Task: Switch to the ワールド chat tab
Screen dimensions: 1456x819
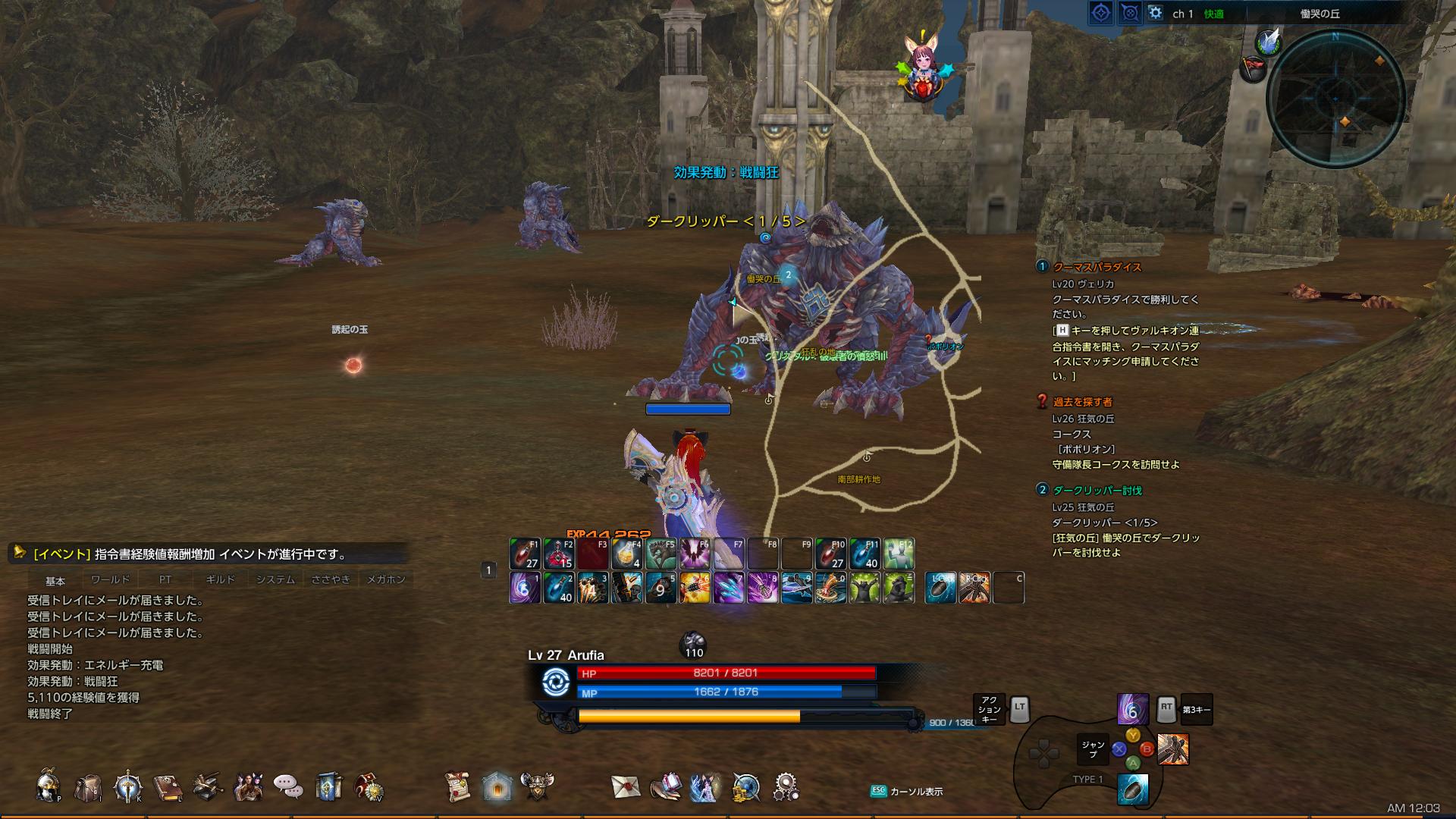Action: tap(110, 578)
